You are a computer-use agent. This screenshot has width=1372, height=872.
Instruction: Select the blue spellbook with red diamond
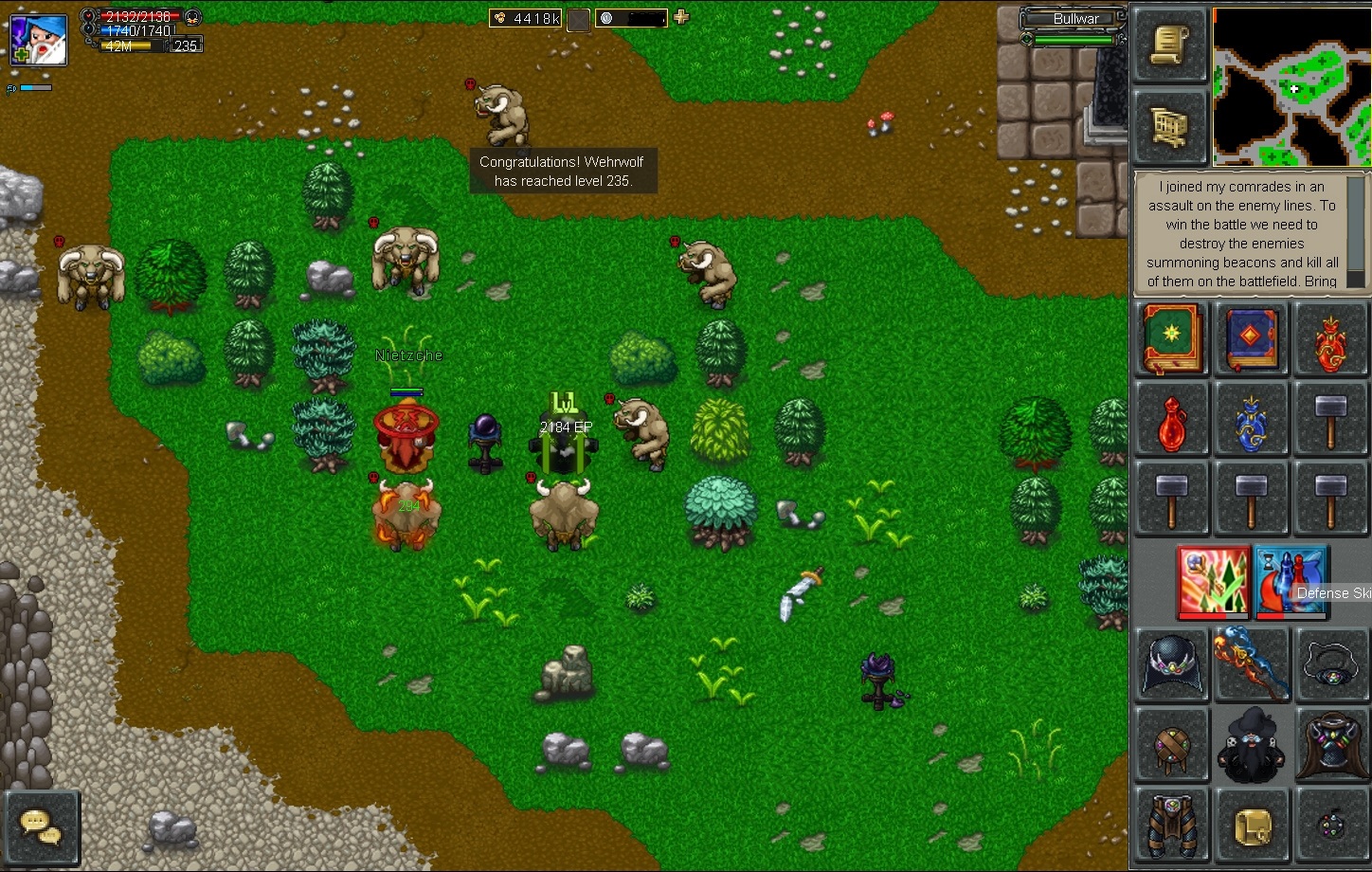(1252, 339)
